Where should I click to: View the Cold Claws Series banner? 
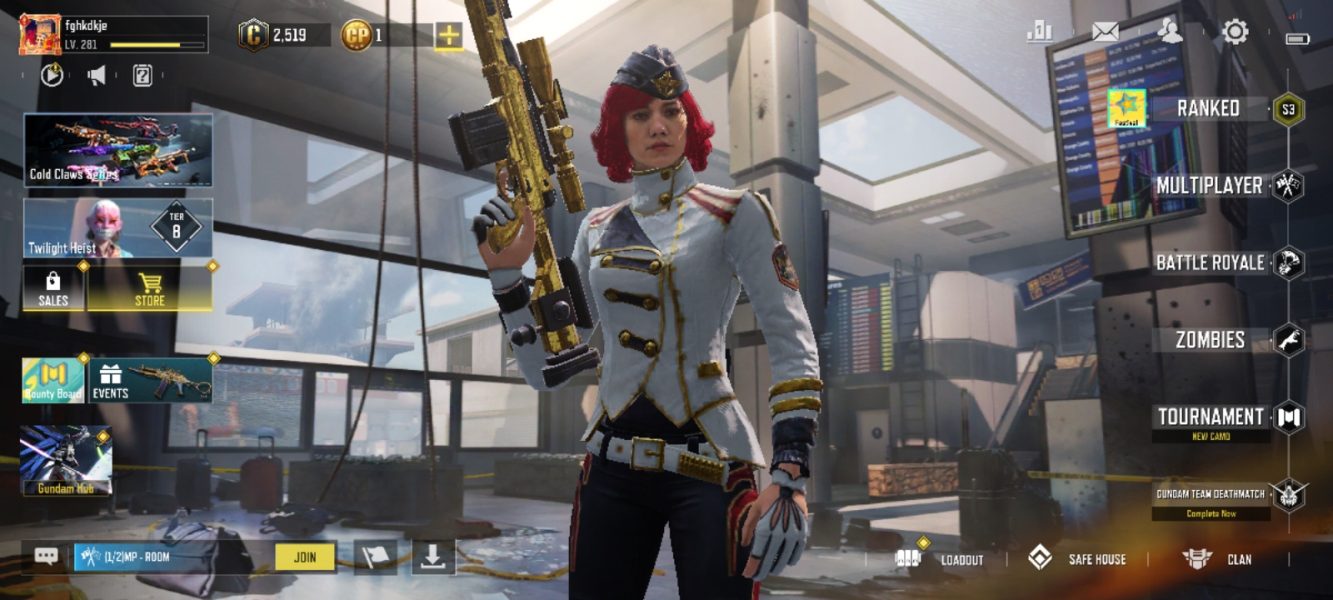118,150
